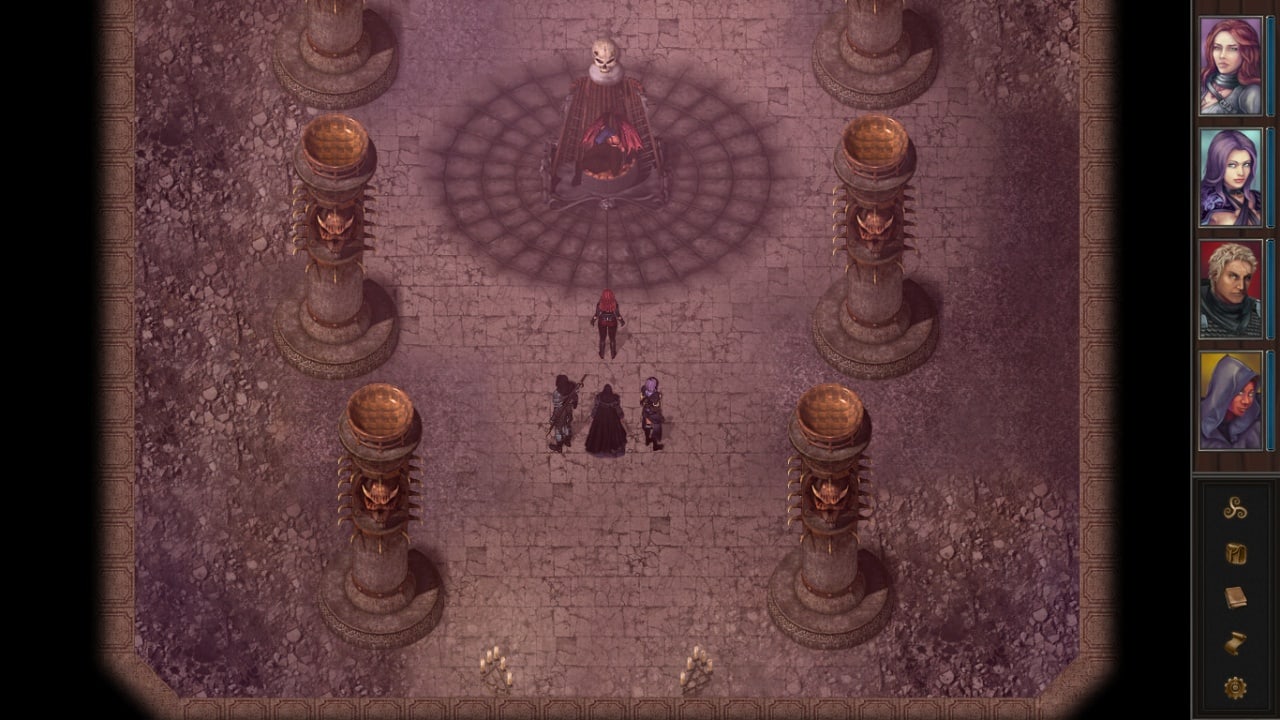Open the gear settings icon

(1235, 688)
